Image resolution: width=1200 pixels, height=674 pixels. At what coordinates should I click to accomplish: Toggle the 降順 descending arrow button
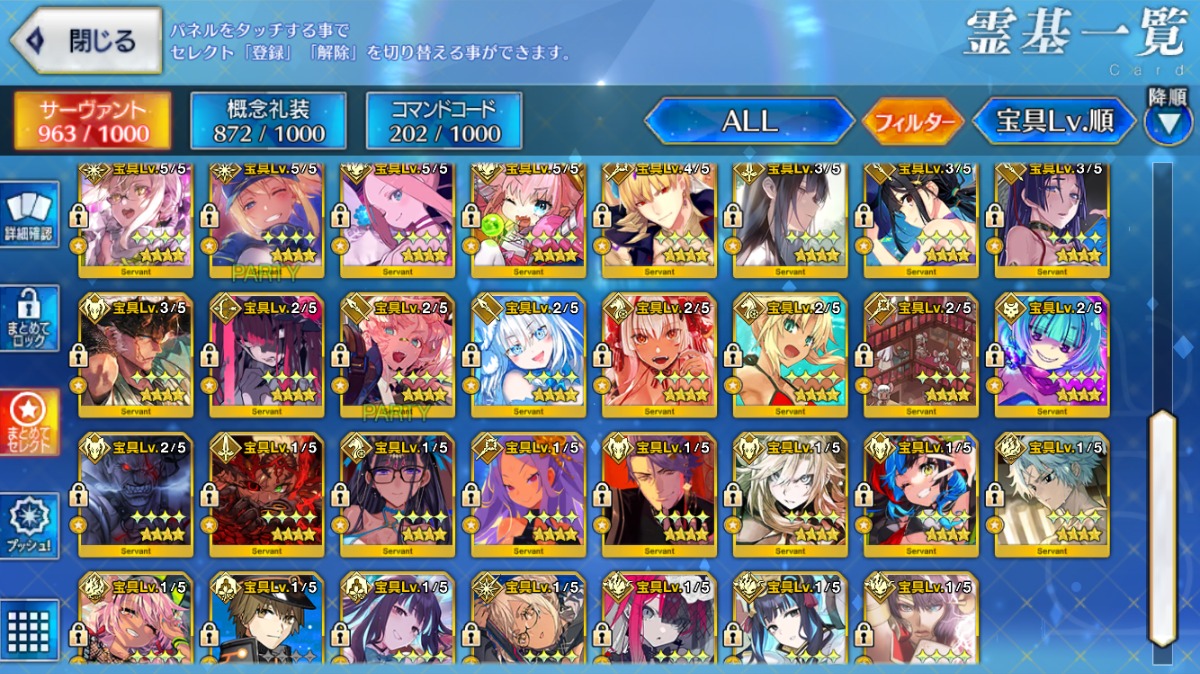[x=1167, y=123]
